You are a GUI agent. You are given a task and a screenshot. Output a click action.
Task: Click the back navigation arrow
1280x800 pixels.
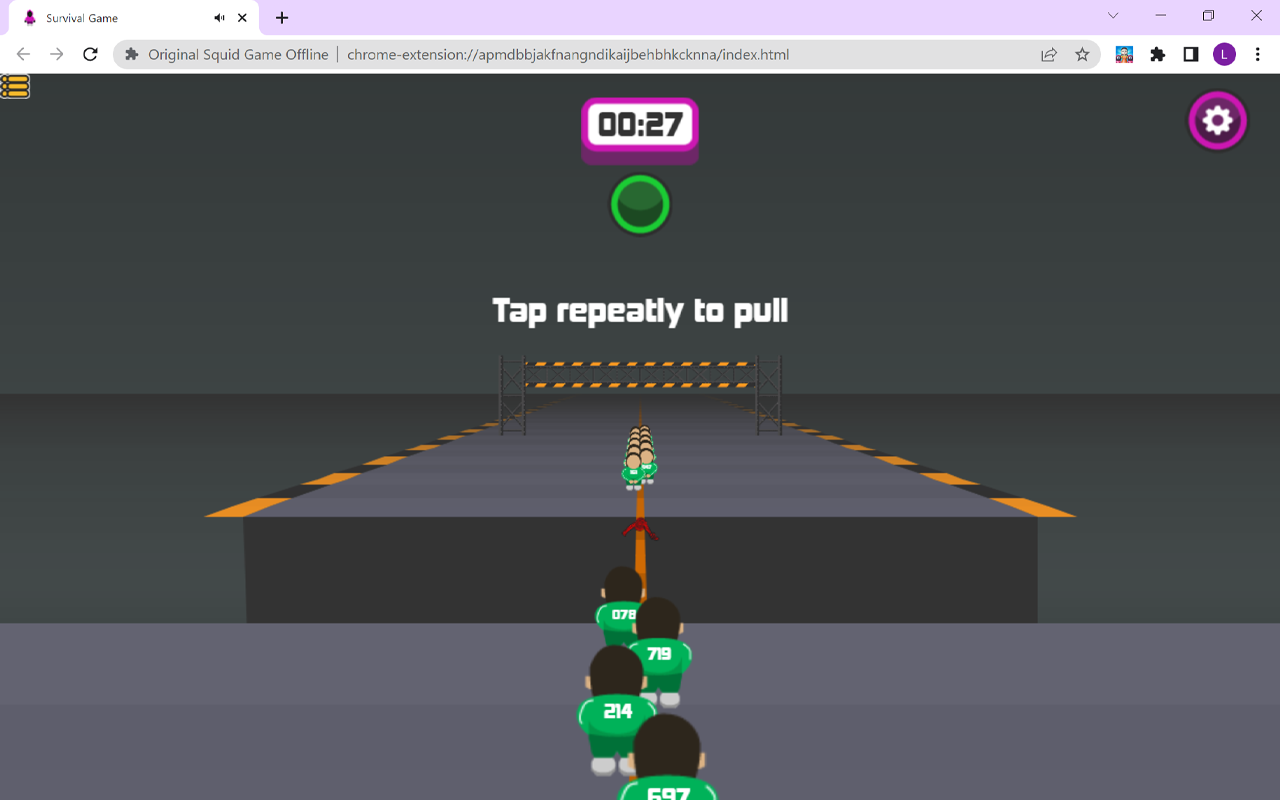point(22,55)
